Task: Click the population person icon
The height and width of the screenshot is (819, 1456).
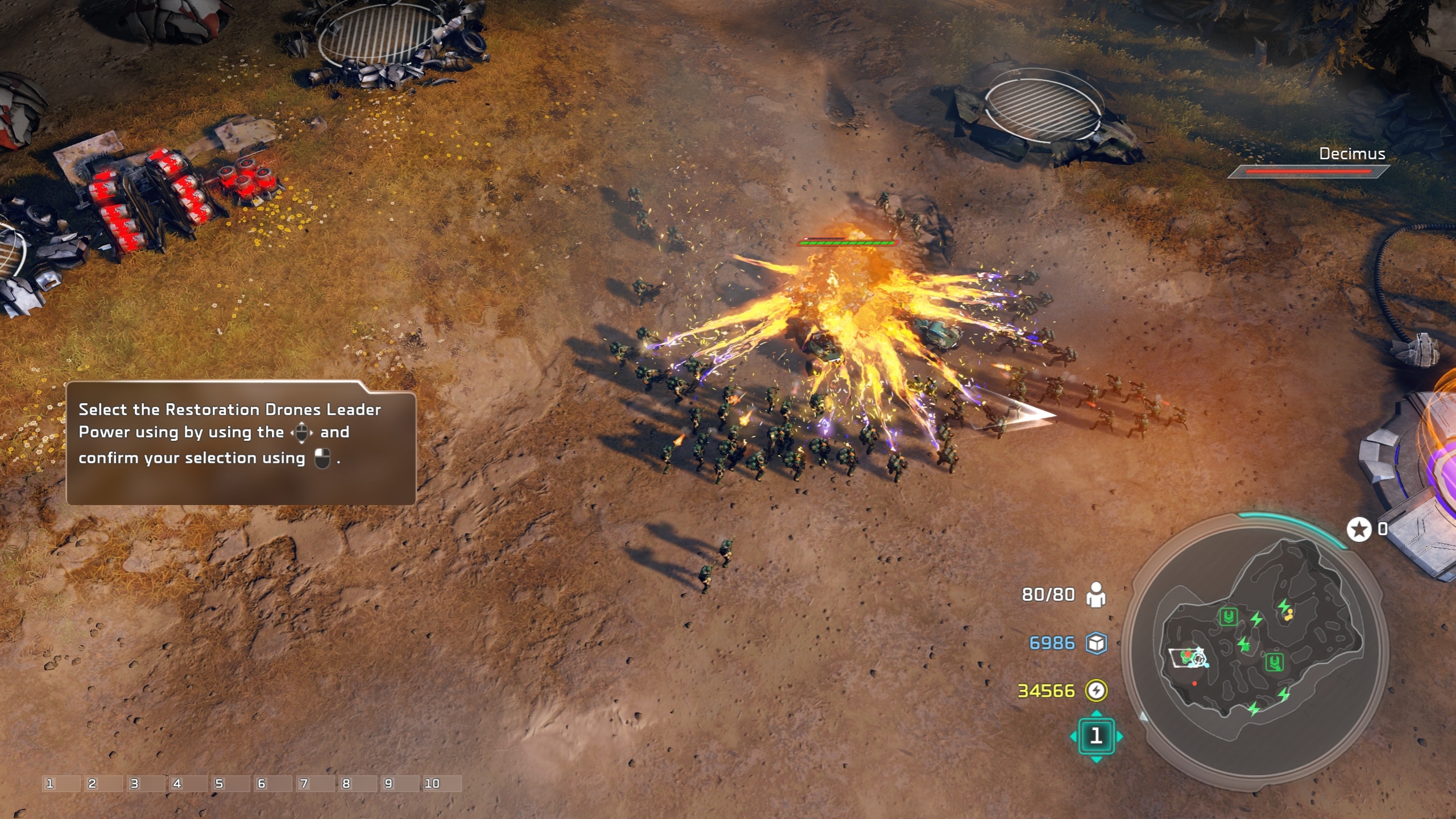Action: 1096,595
